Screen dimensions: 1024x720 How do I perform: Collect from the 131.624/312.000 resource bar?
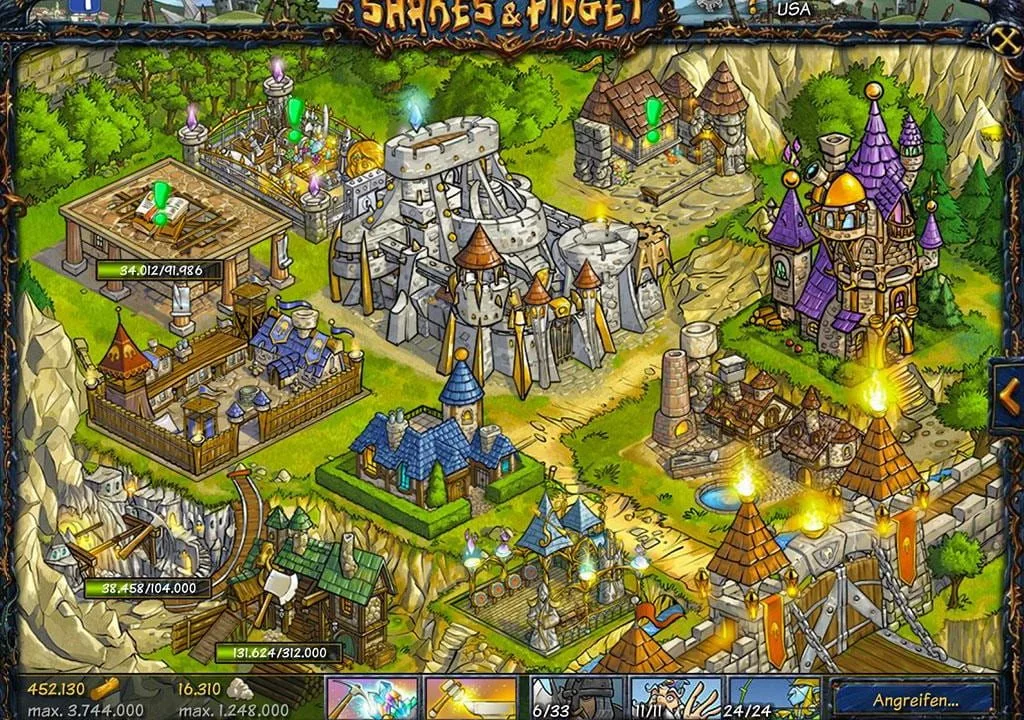(x=279, y=653)
